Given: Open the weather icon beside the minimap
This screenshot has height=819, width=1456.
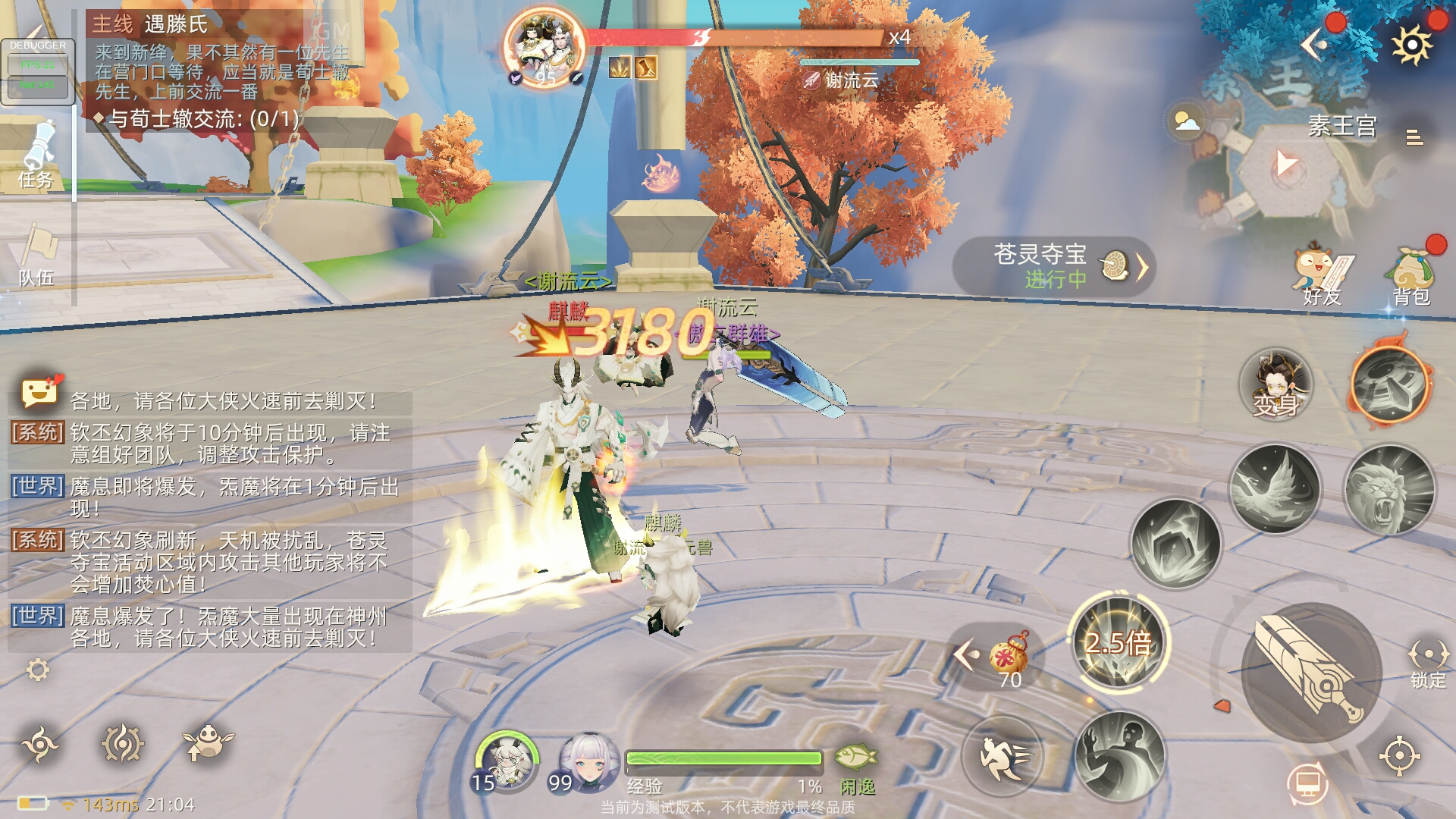Looking at the screenshot, I should coord(1187,121).
